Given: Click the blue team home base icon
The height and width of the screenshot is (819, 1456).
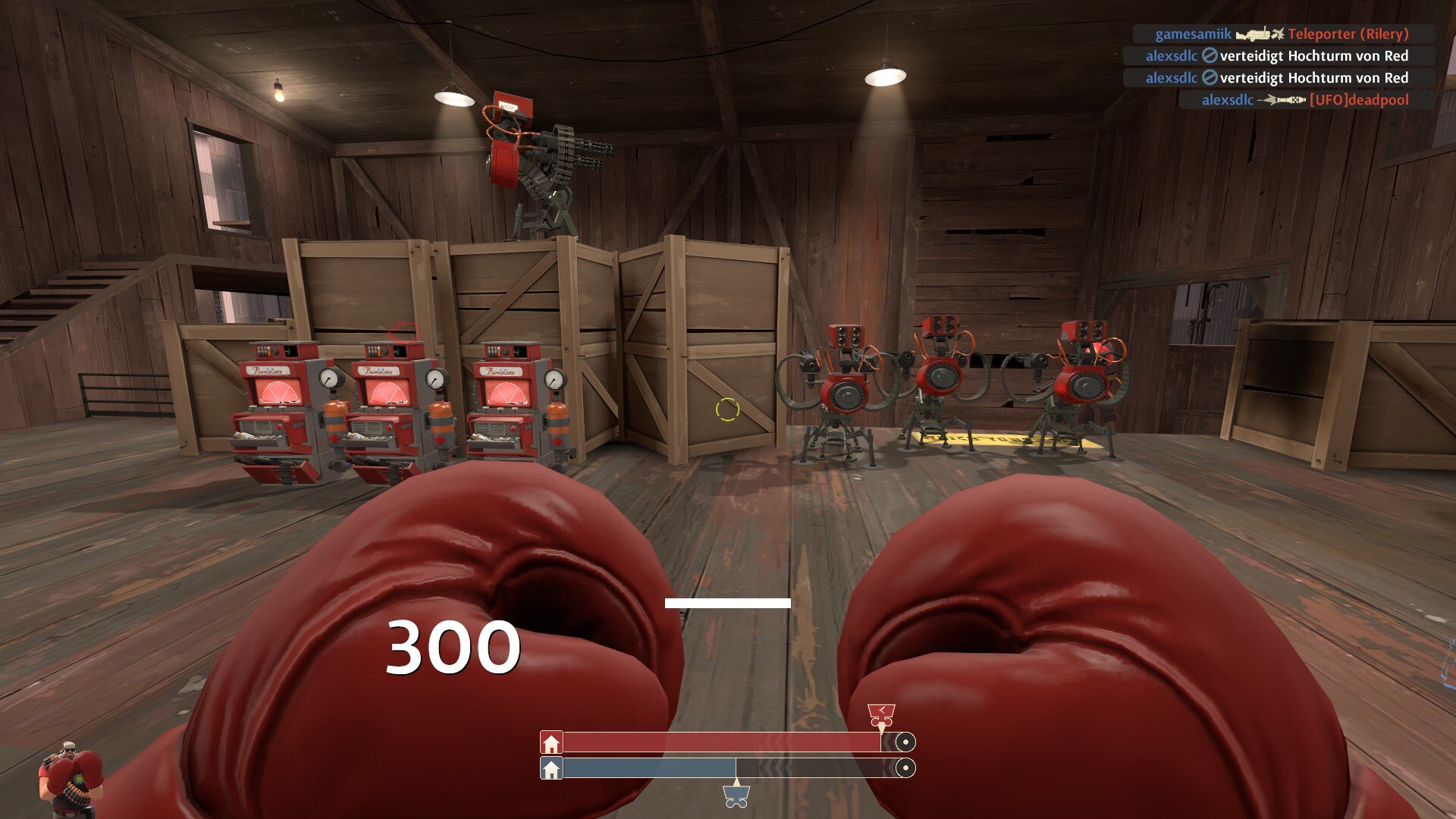Looking at the screenshot, I should coord(551,769).
